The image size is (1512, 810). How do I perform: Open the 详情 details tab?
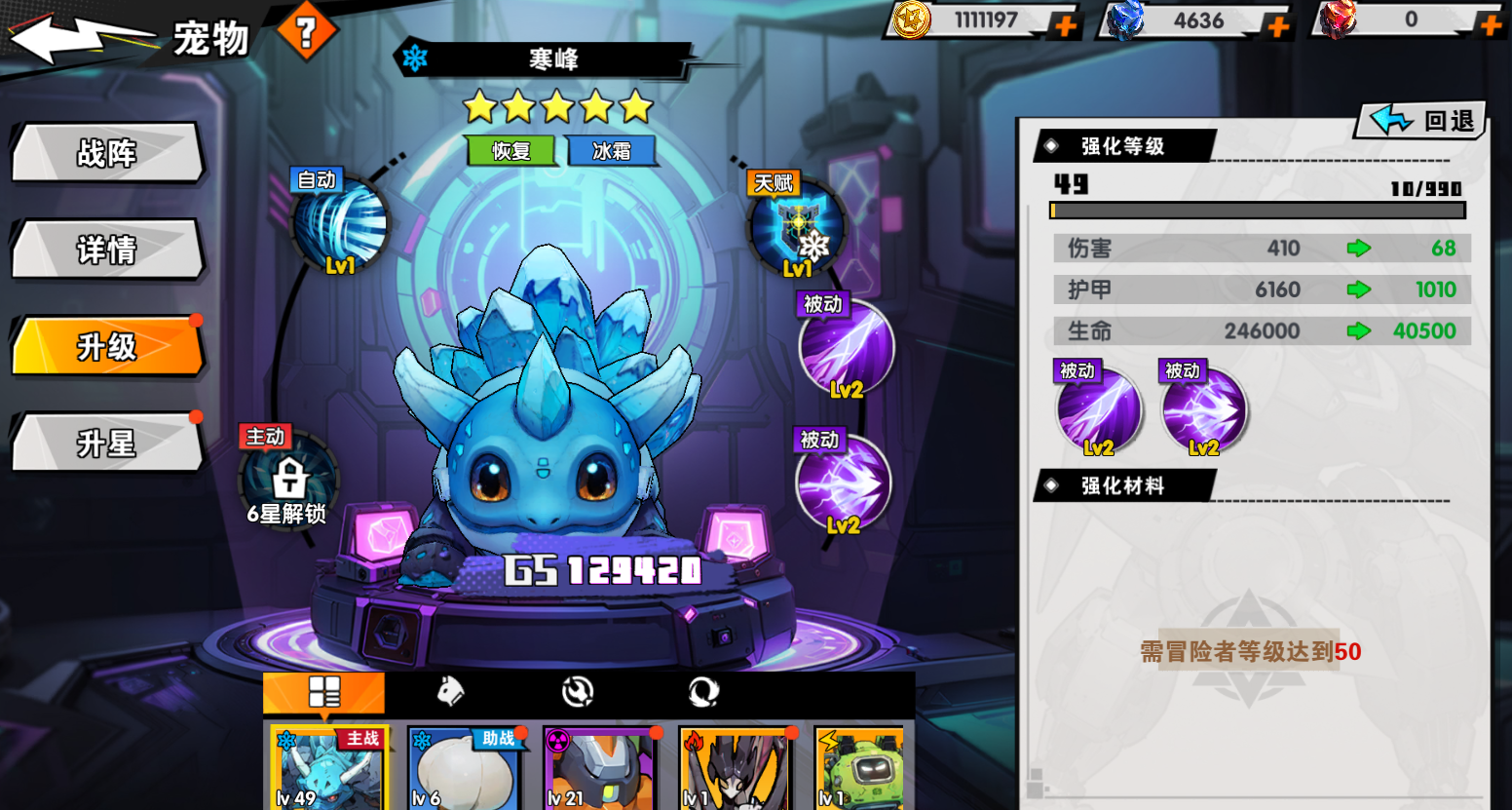click(x=107, y=251)
